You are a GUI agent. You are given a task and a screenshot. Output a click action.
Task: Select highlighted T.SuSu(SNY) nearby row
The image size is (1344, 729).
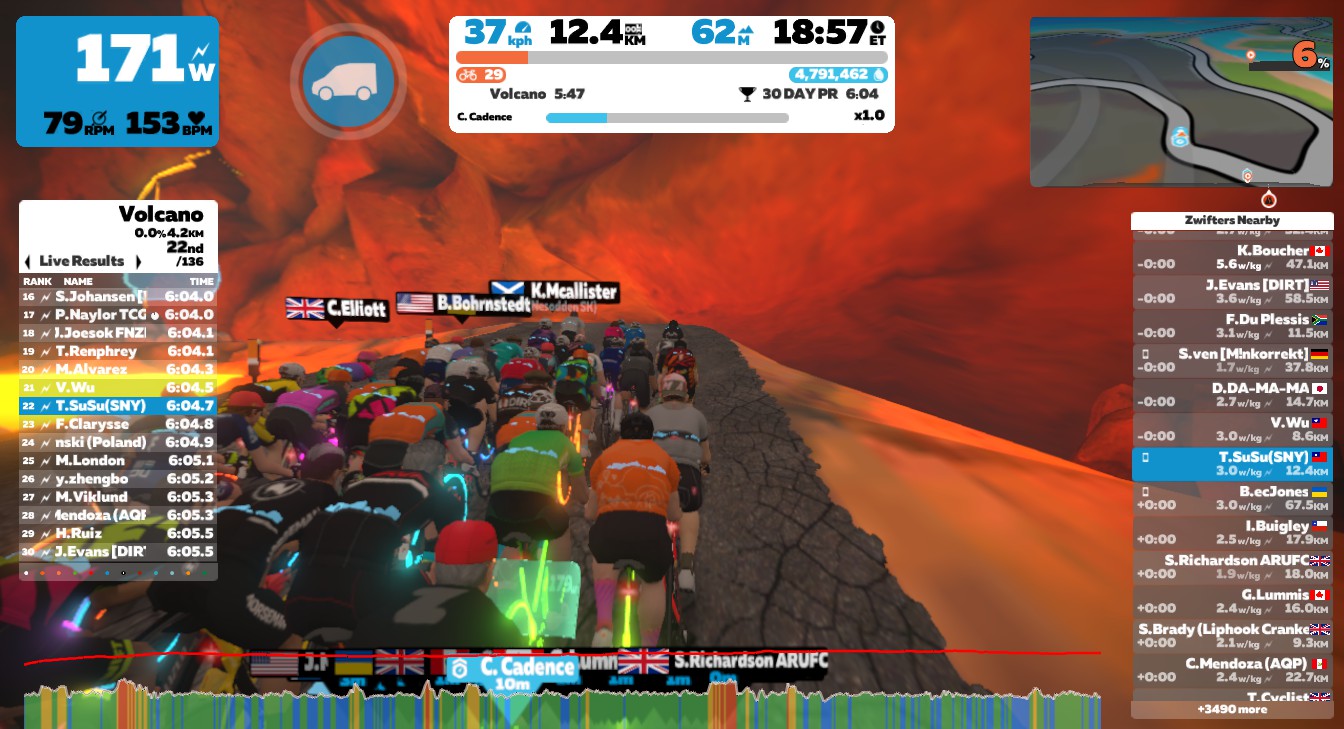click(1232, 464)
